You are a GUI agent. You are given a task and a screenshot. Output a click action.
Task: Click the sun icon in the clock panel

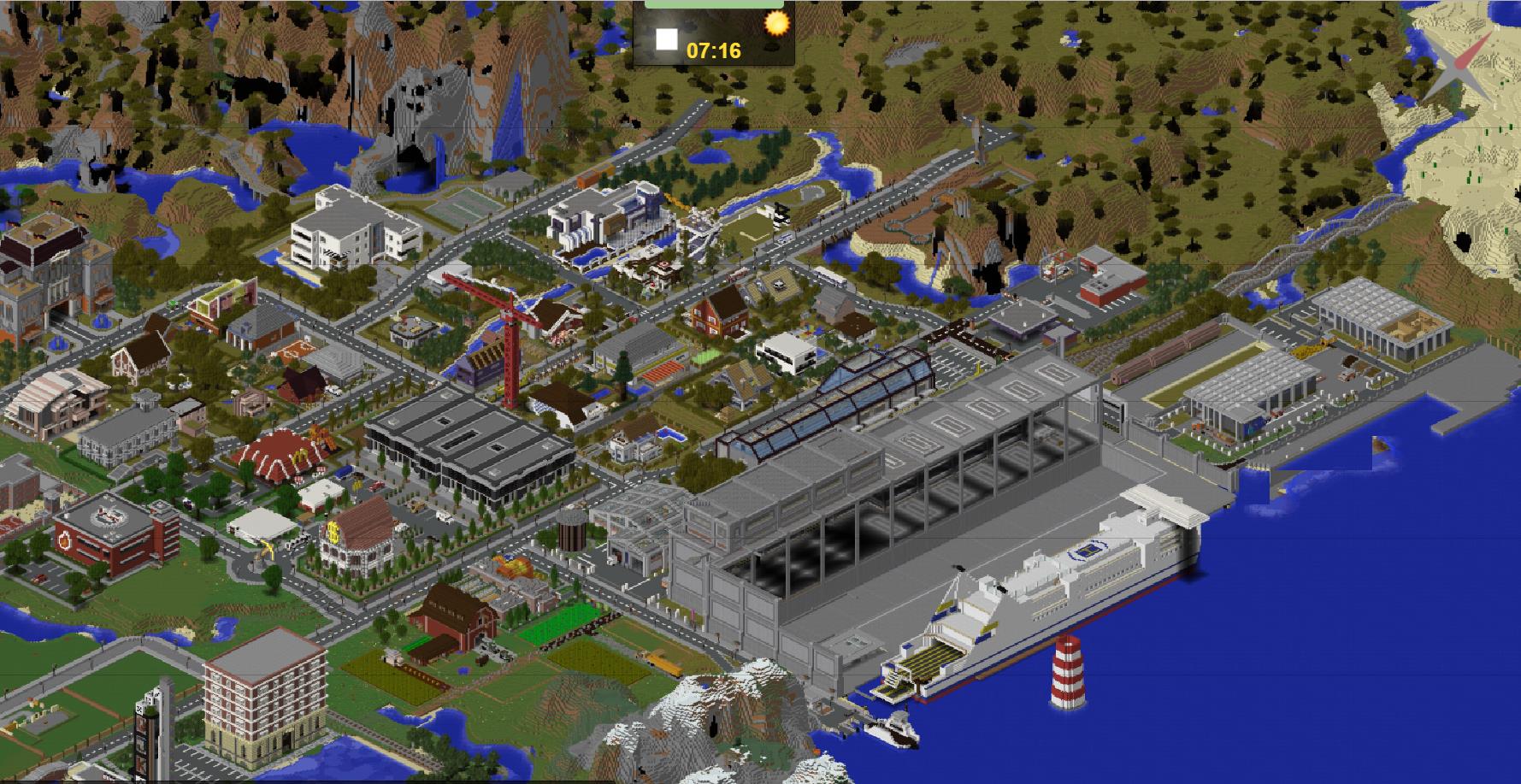776,23
